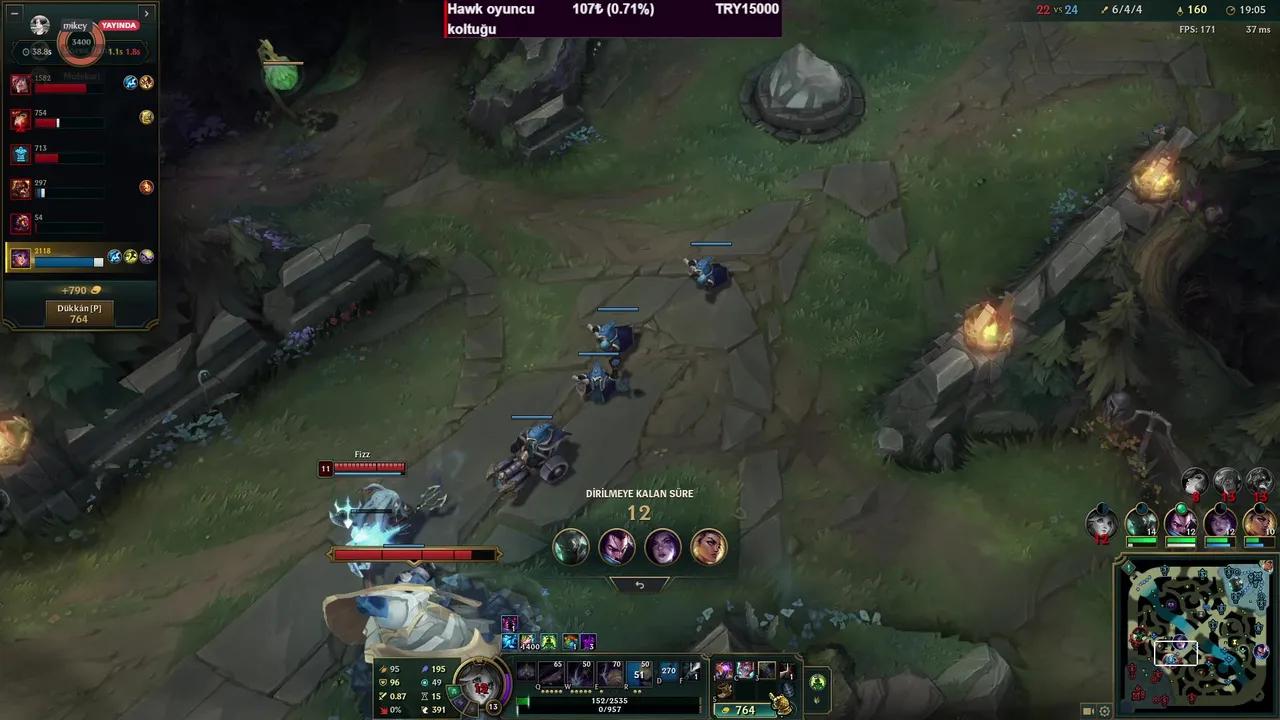Select the leftmost respawn-screen champion portrait
Viewport: 1280px width, 720px height.
pos(571,547)
